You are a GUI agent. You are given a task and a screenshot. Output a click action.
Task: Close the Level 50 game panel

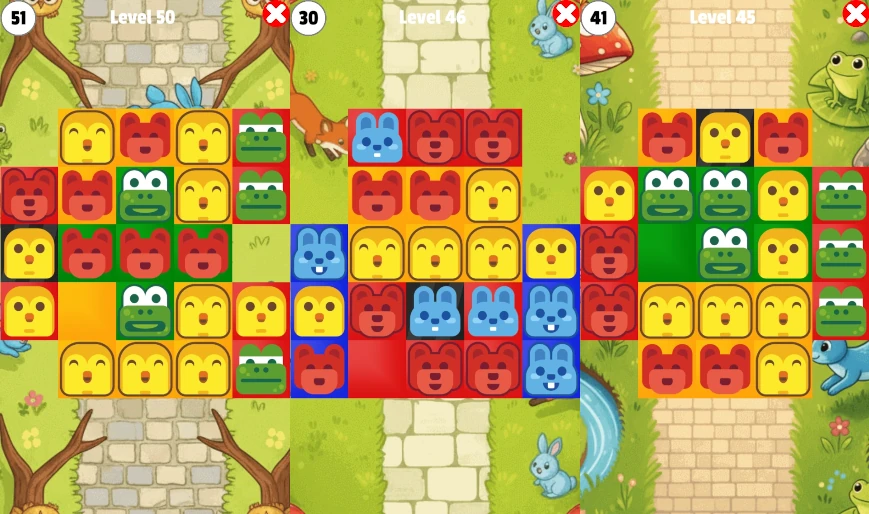[x=276, y=14]
